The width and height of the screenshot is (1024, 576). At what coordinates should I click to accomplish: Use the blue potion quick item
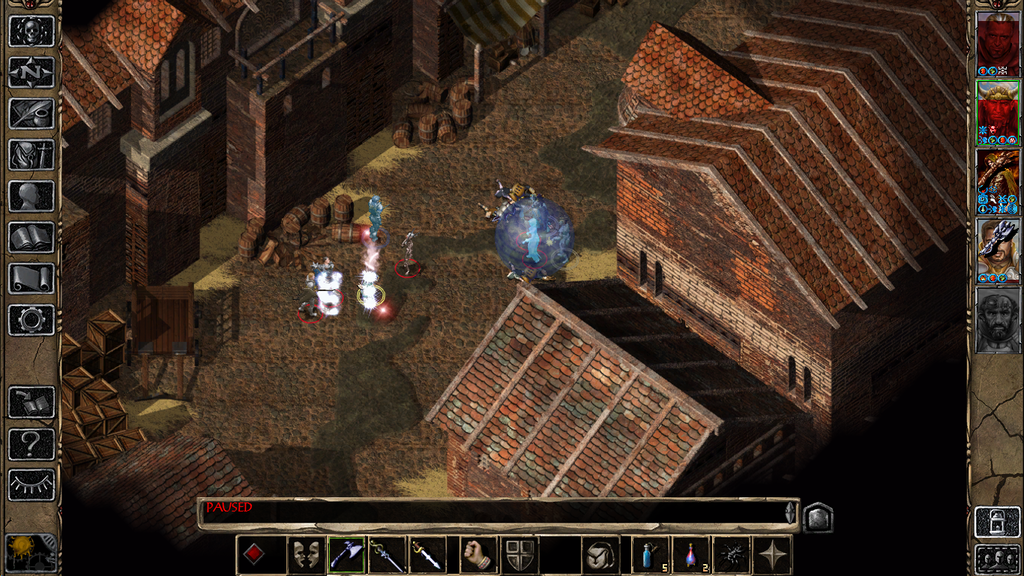pyautogui.click(x=650, y=554)
